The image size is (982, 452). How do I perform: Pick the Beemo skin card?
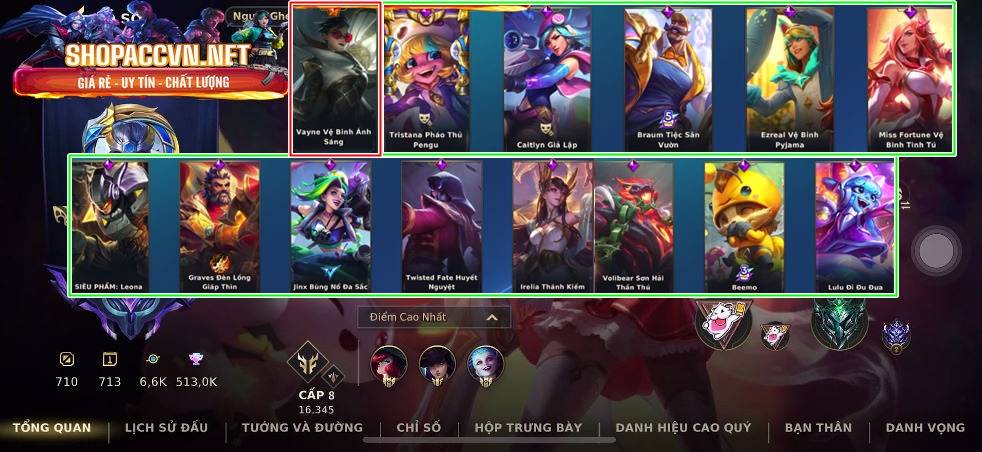[x=744, y=225]
